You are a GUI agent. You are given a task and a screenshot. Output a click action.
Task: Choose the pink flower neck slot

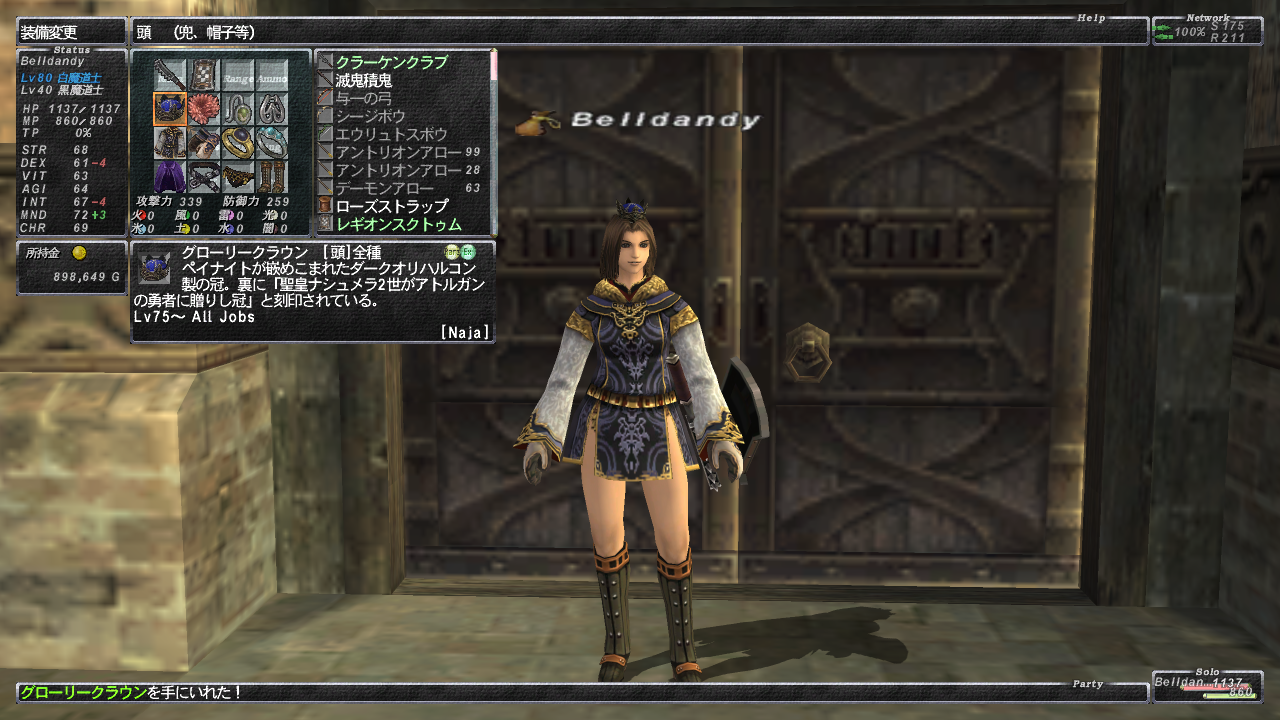pyautogui.click(x=204, y=109)
